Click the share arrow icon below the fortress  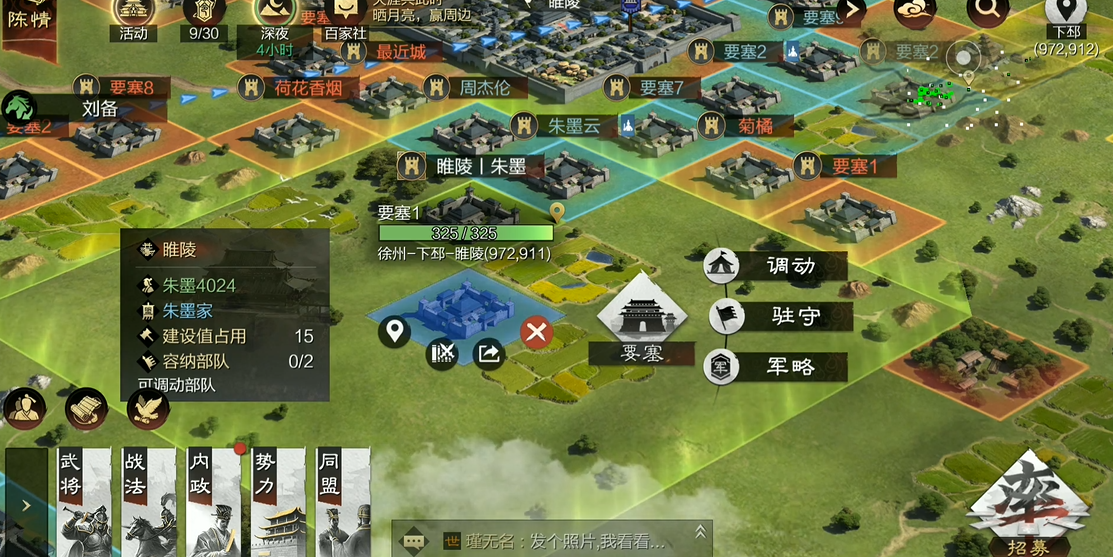point(489,352)
